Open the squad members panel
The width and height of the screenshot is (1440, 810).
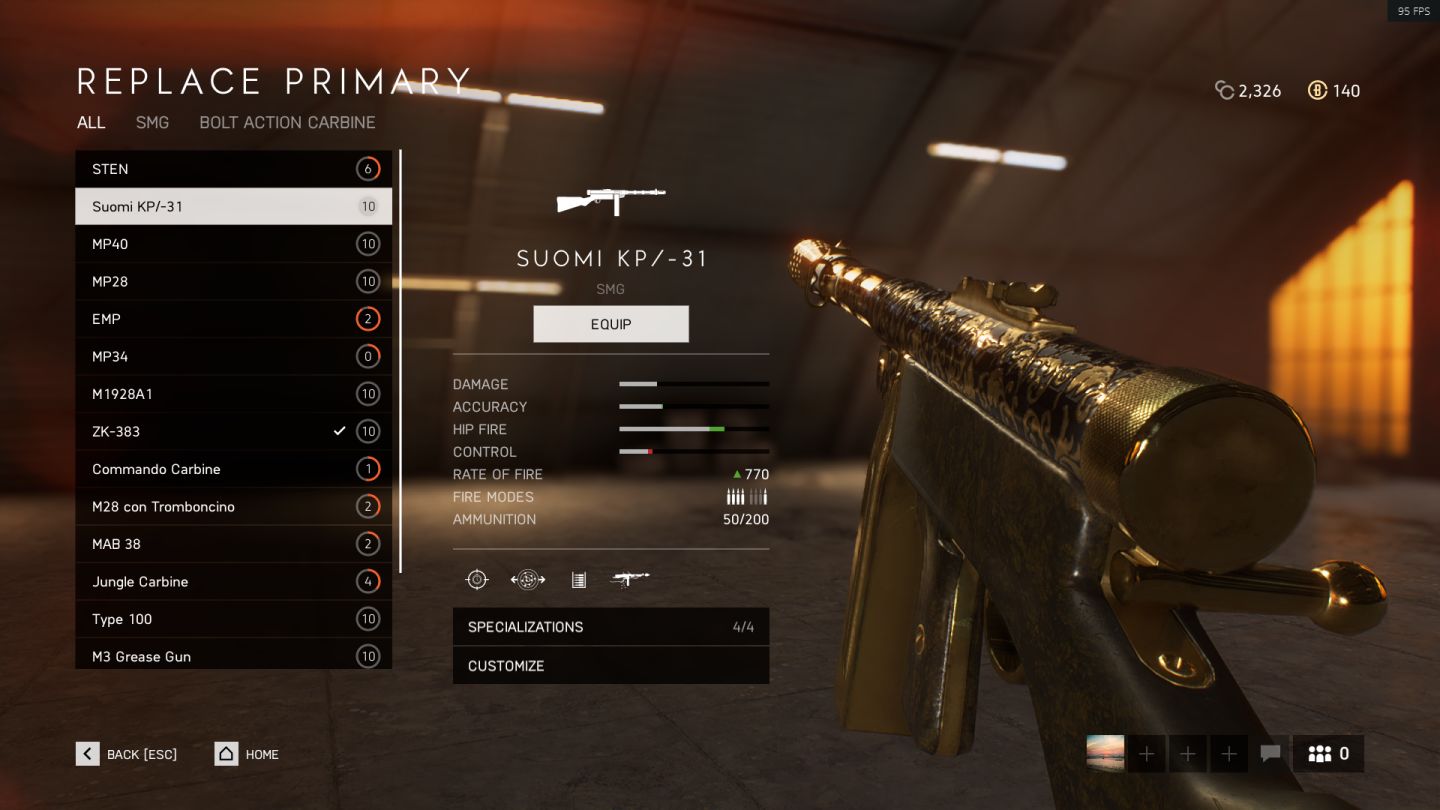pos(1328,754)
